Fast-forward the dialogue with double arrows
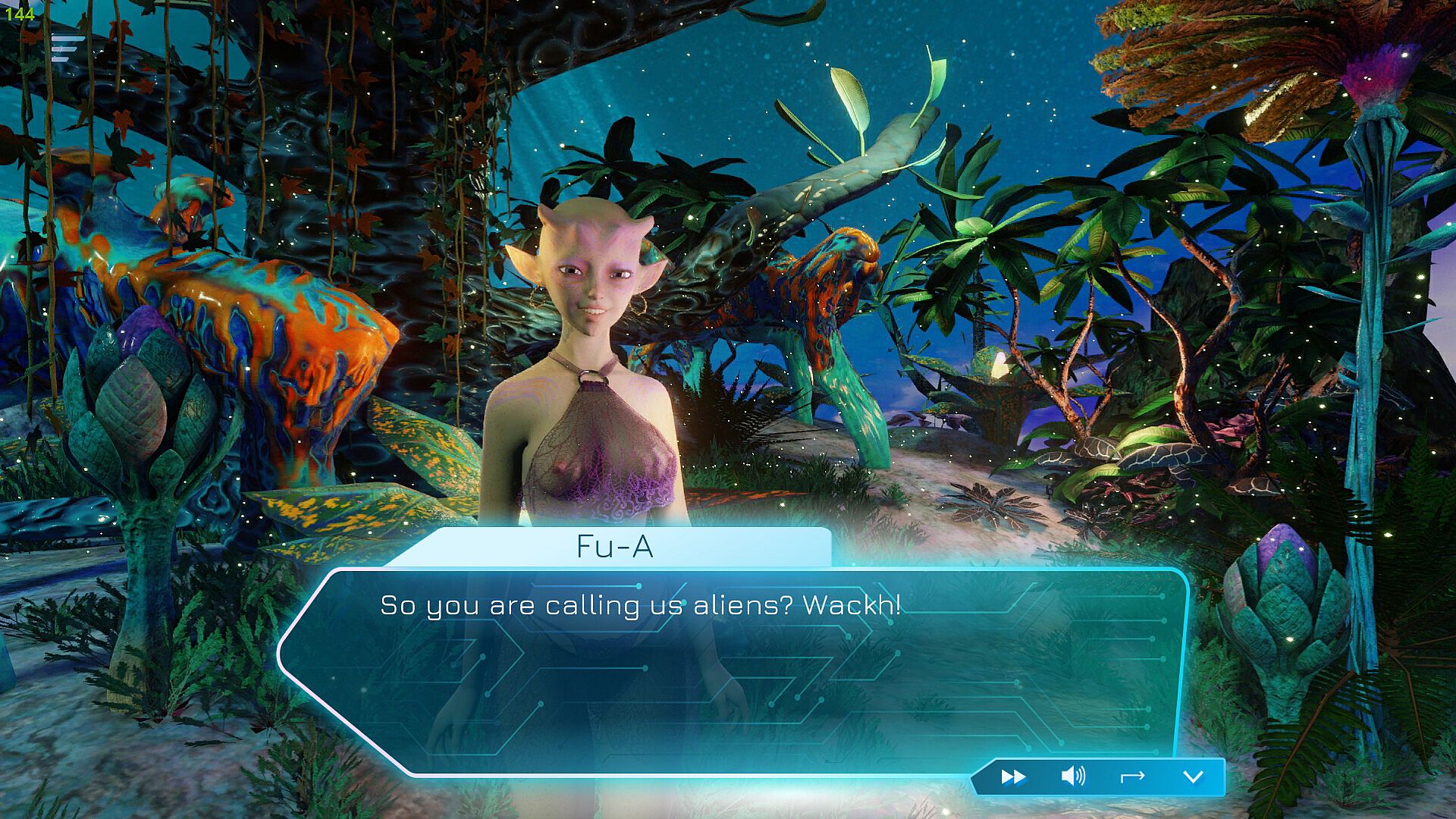The width and height of the screenshot is (1456, 819). pos(1013,777)
